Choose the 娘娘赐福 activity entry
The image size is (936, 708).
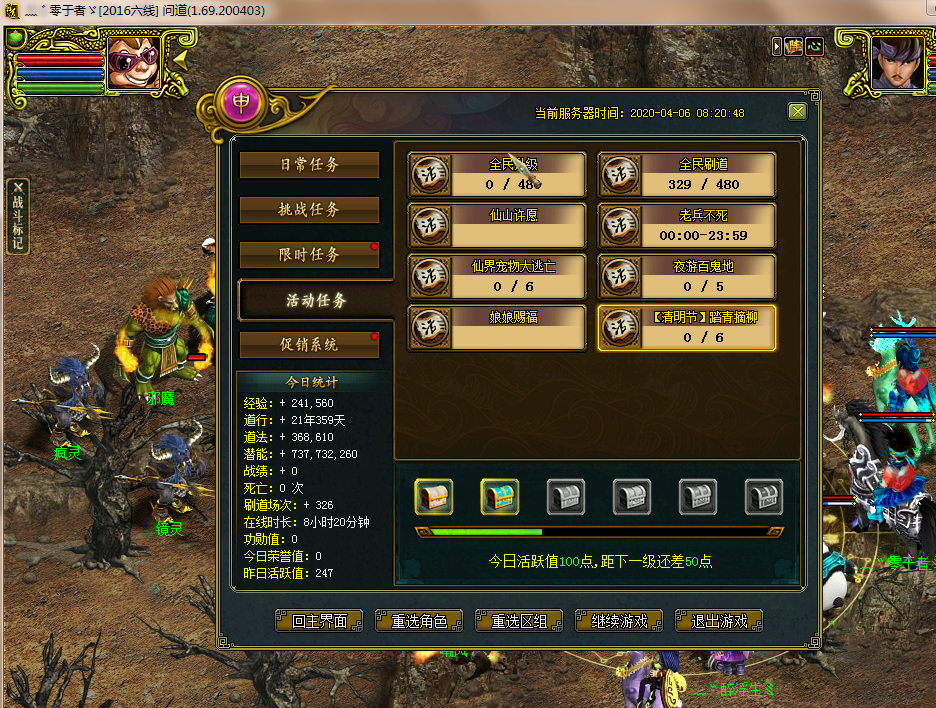pos(497,327)
